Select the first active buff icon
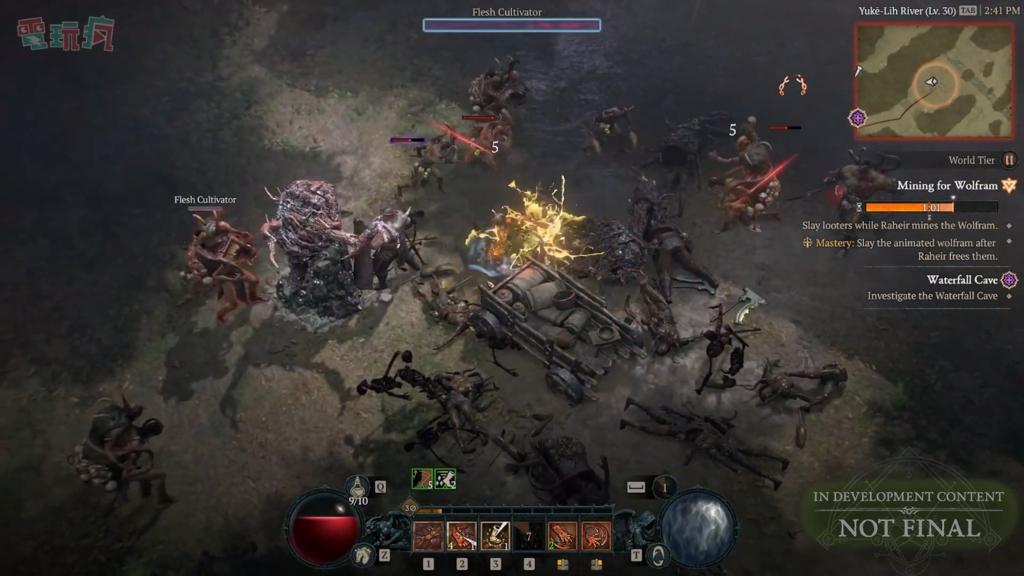The image size is (1024, 576). pos(422,479)
